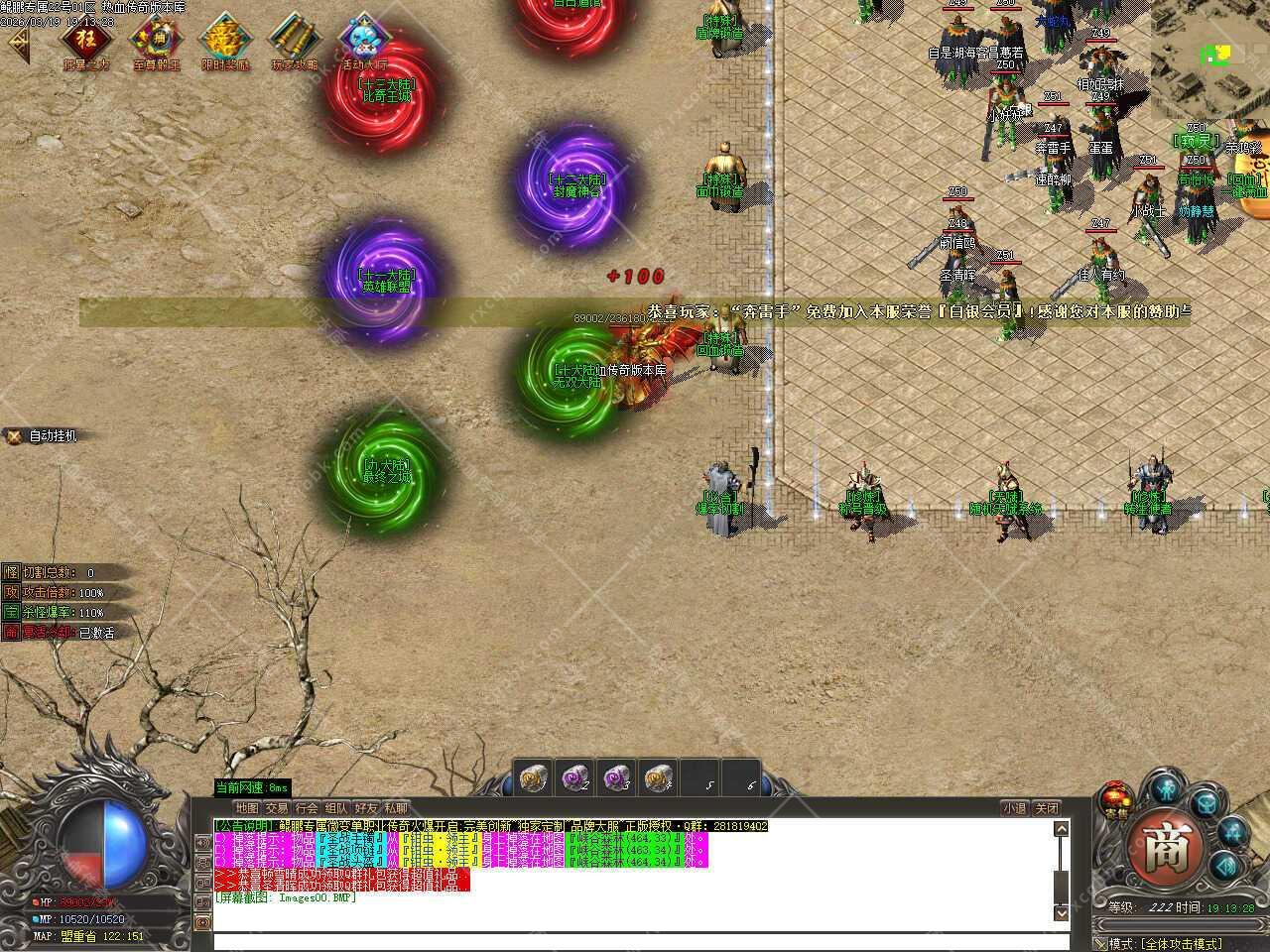The image size is (1270, 952).
Task: Open the 至尊骰王 dice event
Action: 156,41
